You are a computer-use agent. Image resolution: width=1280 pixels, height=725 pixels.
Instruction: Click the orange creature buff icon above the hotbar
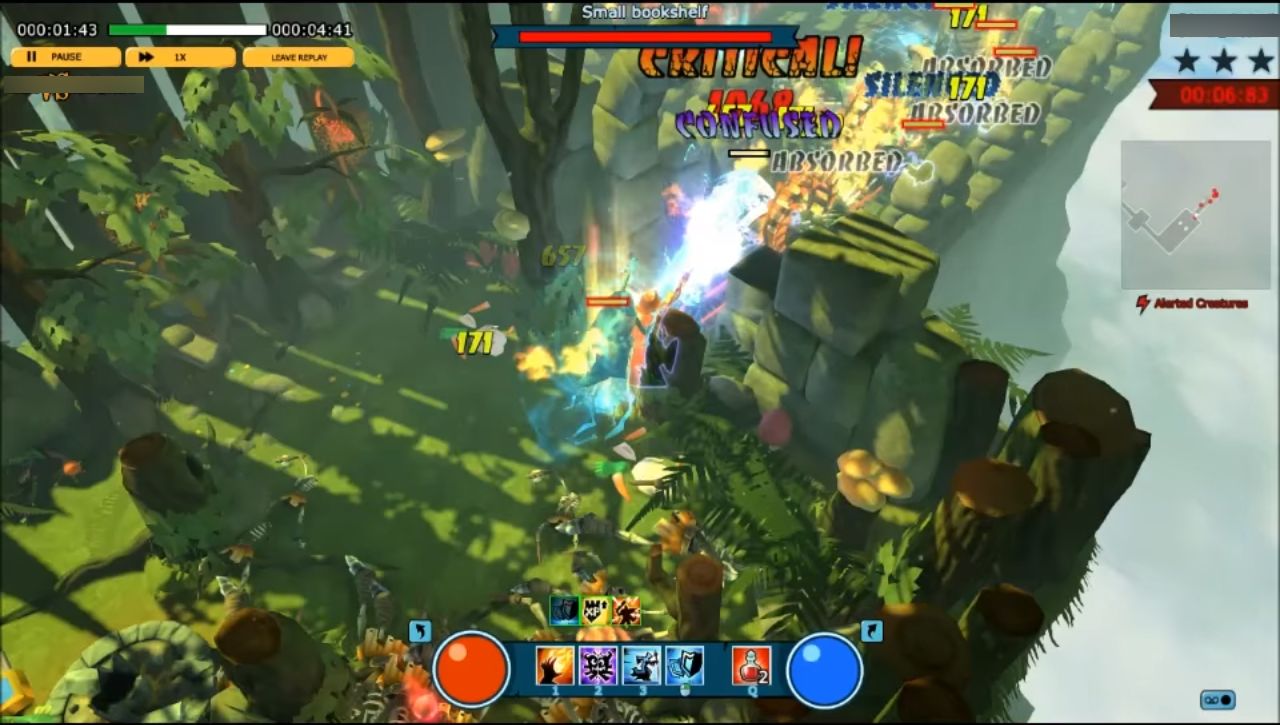[x=627, y=612]
